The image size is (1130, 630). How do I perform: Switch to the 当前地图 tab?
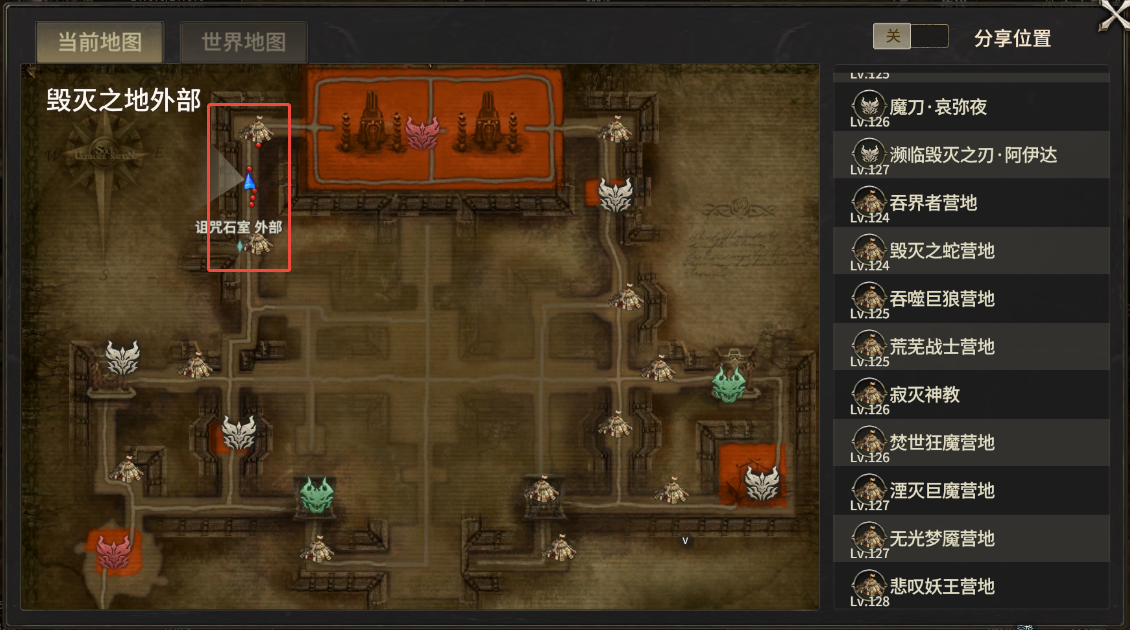[99, 43]
